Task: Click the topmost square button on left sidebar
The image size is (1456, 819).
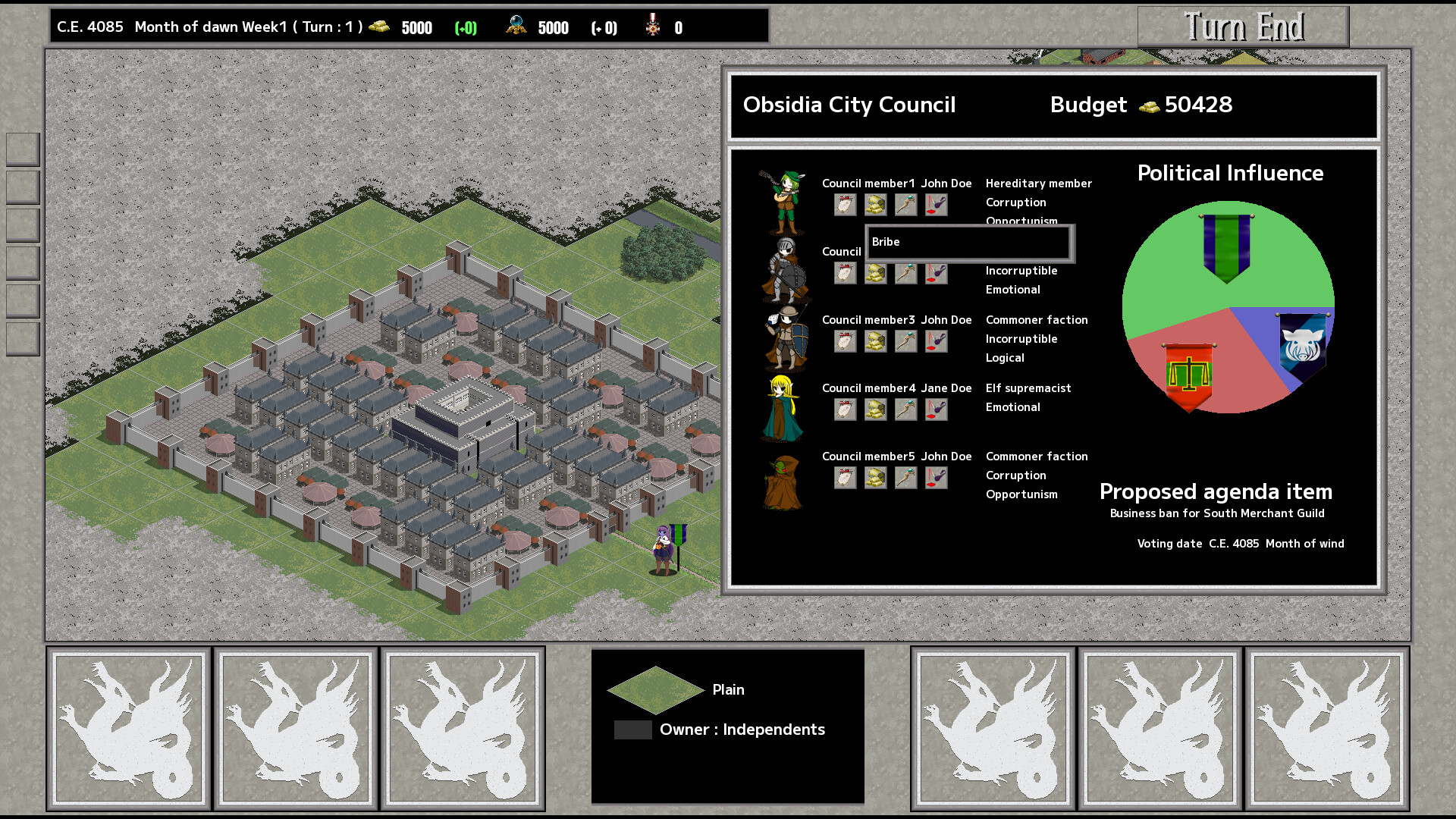Action: [23, 148]
